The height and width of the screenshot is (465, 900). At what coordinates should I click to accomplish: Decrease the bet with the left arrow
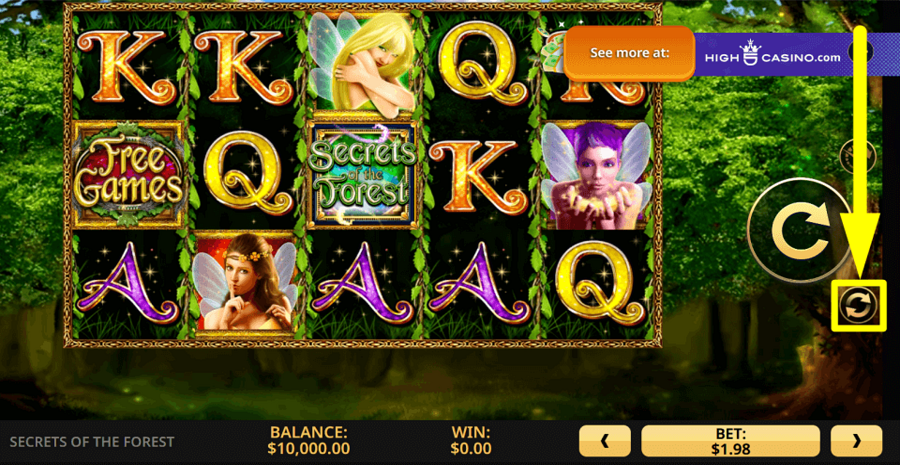coord(605,440)
